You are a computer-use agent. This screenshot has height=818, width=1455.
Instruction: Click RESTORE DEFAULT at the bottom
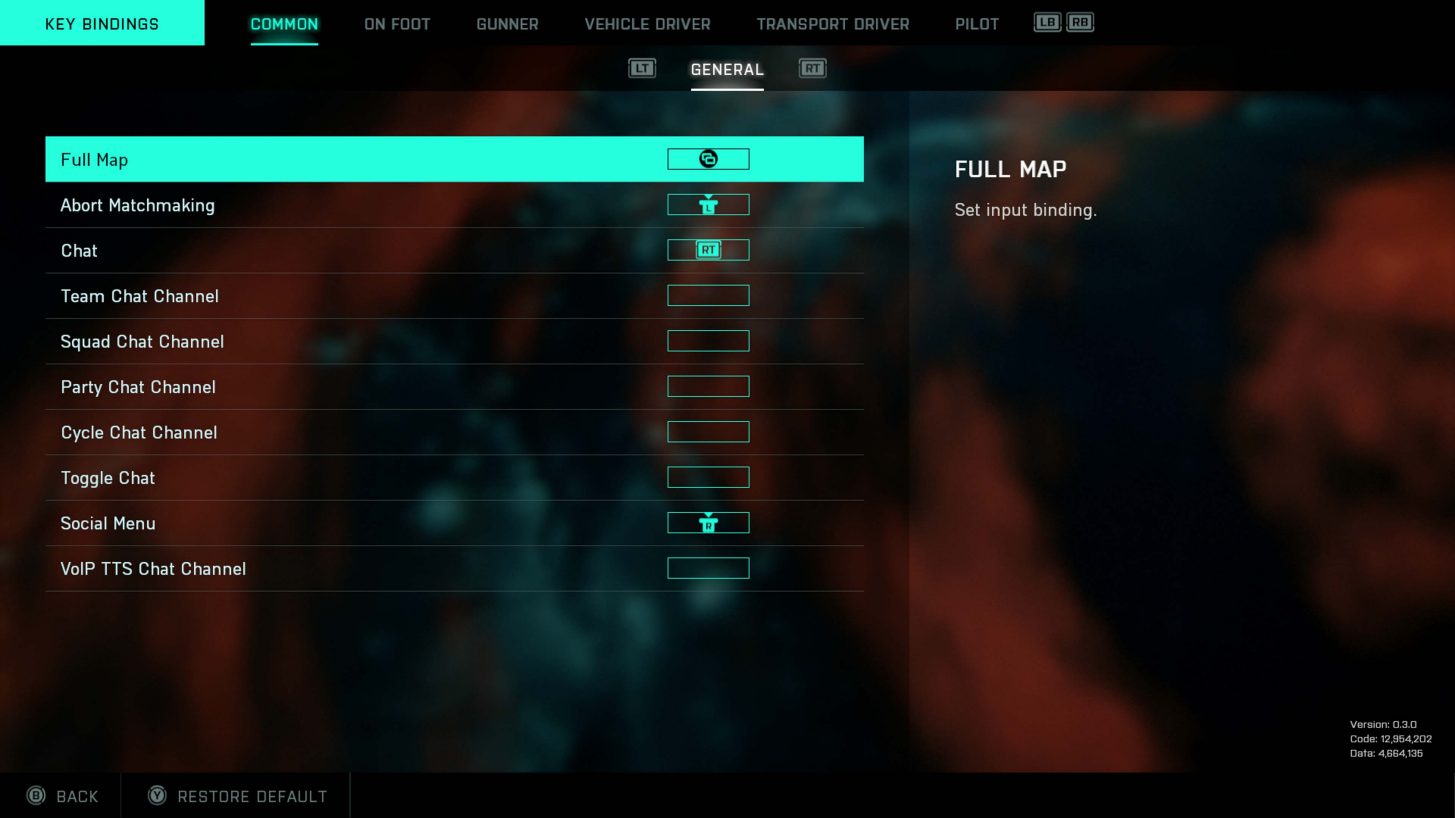[252, 795]
